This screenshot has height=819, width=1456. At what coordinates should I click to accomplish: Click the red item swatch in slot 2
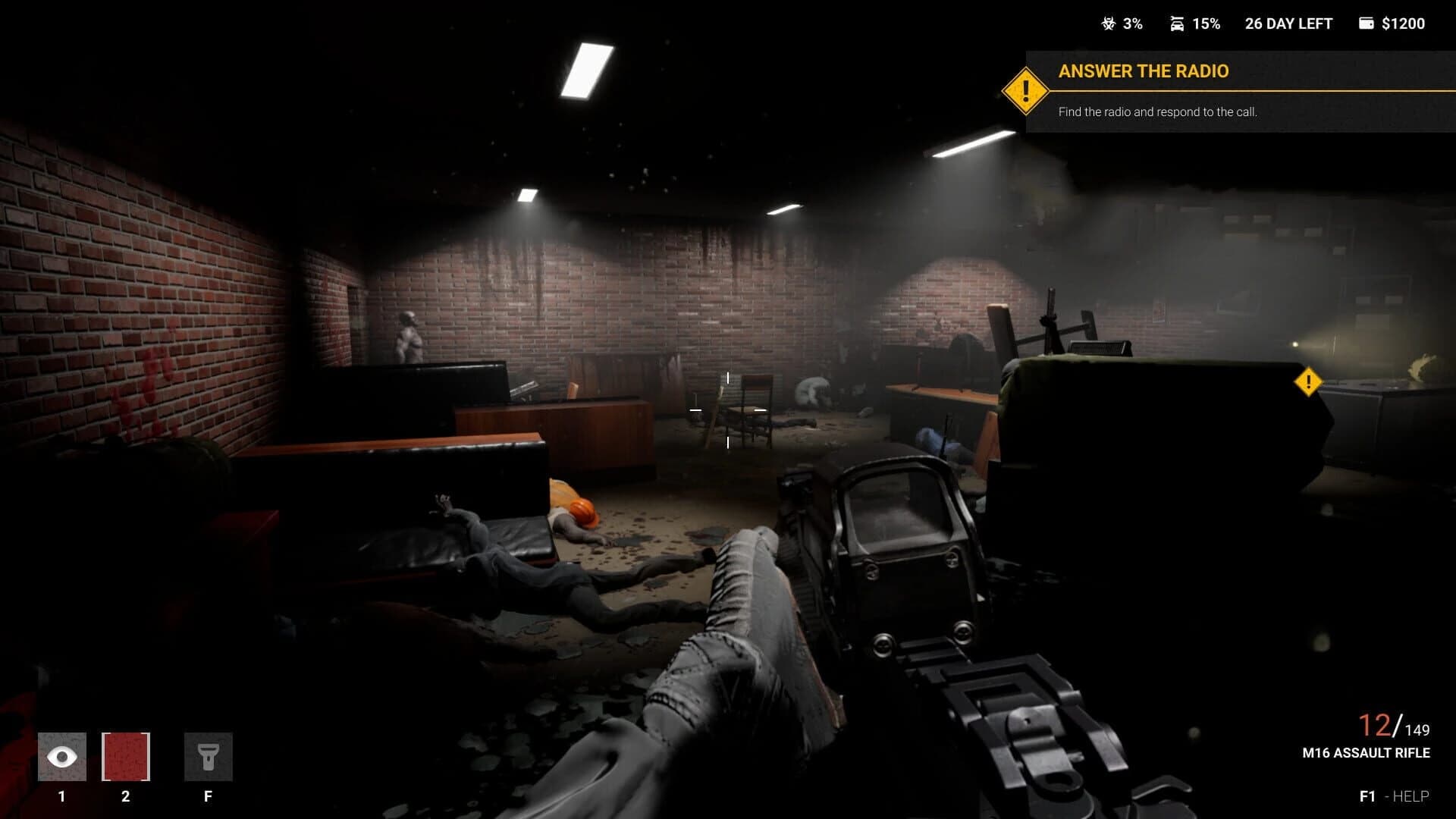point(125,756)
